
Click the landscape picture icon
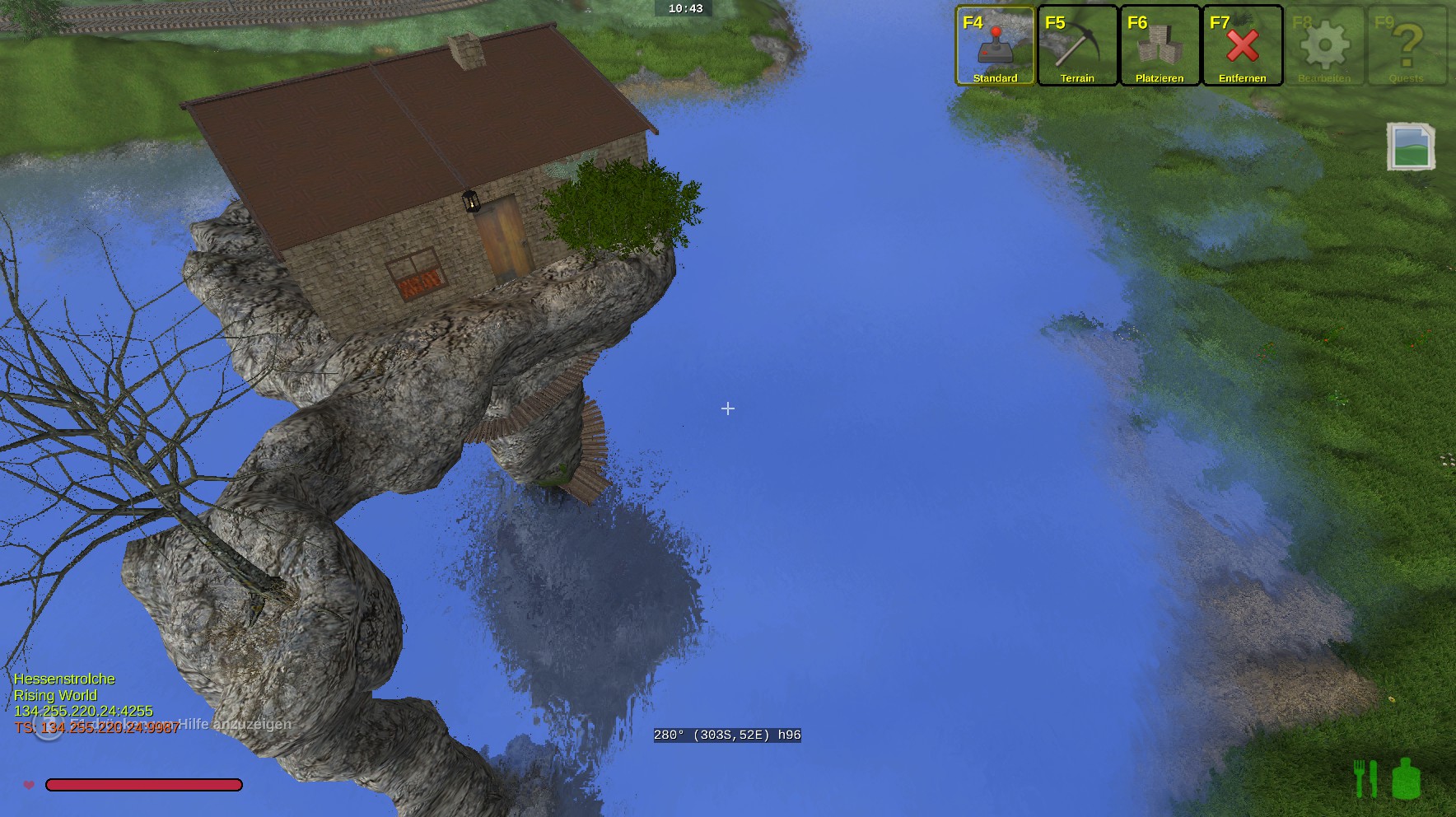point(1411,147)
